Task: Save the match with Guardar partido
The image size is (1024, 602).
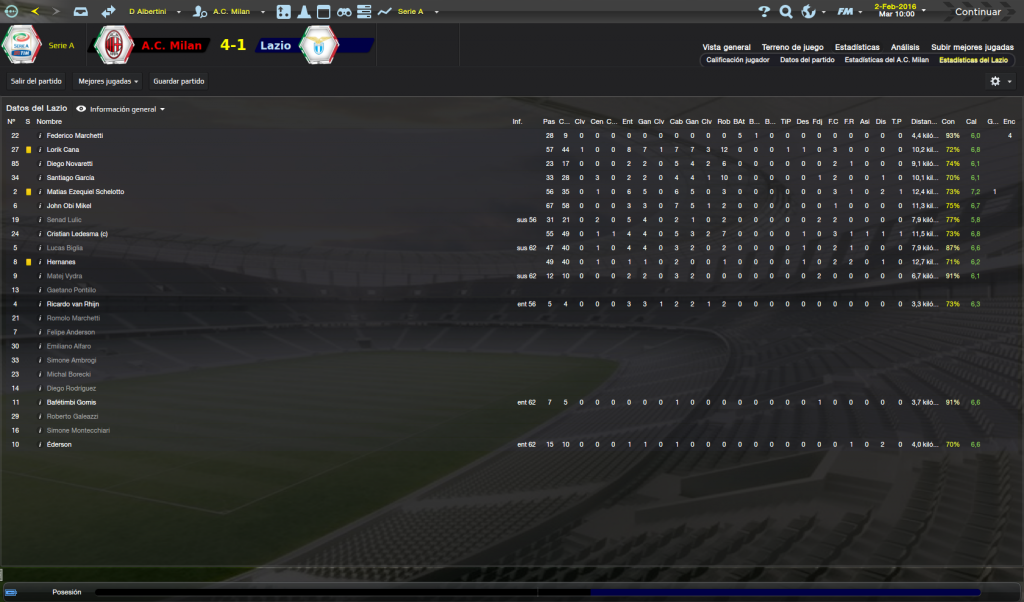Action: (179, 81)
